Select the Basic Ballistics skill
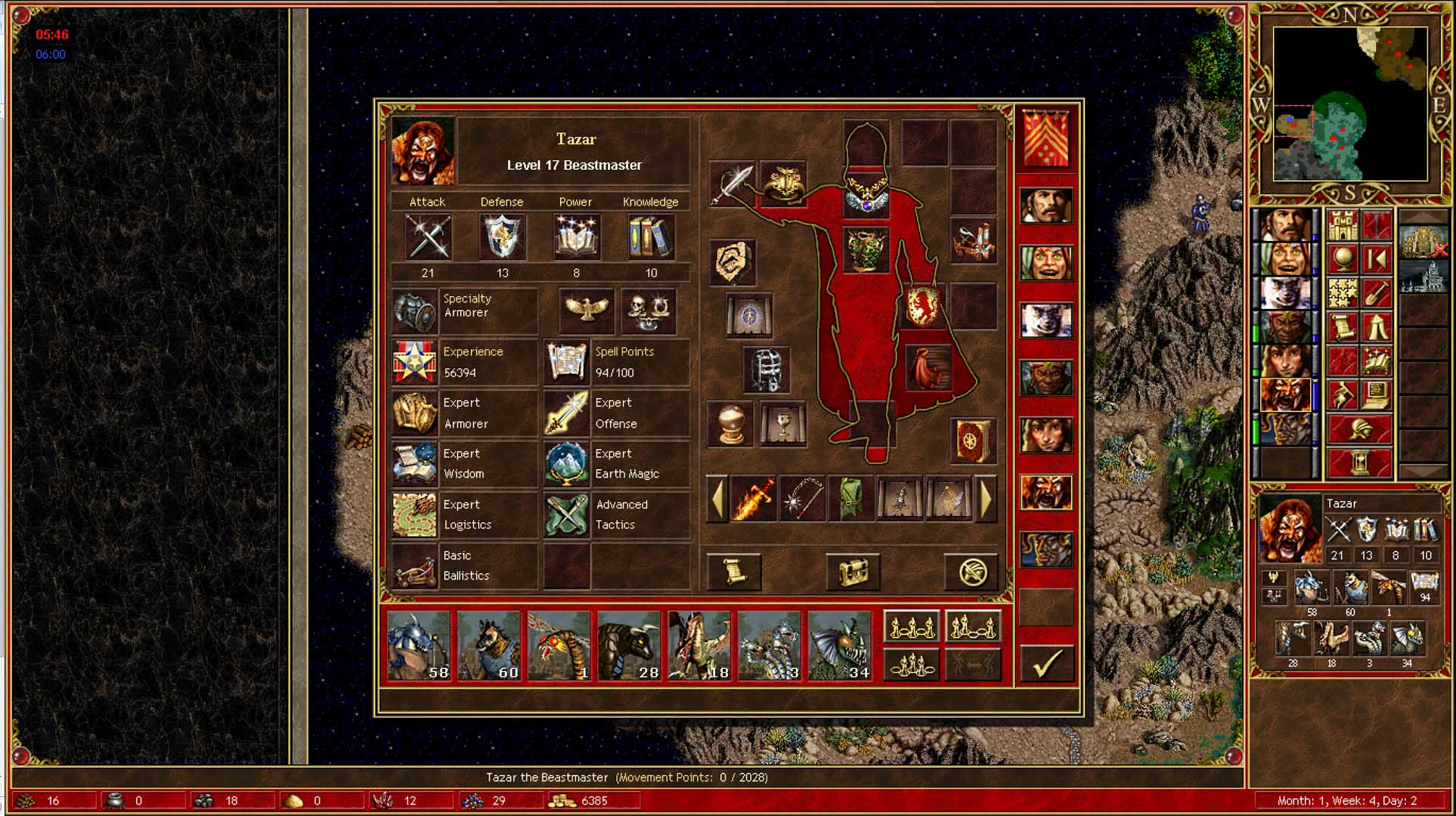Screen dimensions: 1456x816 coord(415,565)
